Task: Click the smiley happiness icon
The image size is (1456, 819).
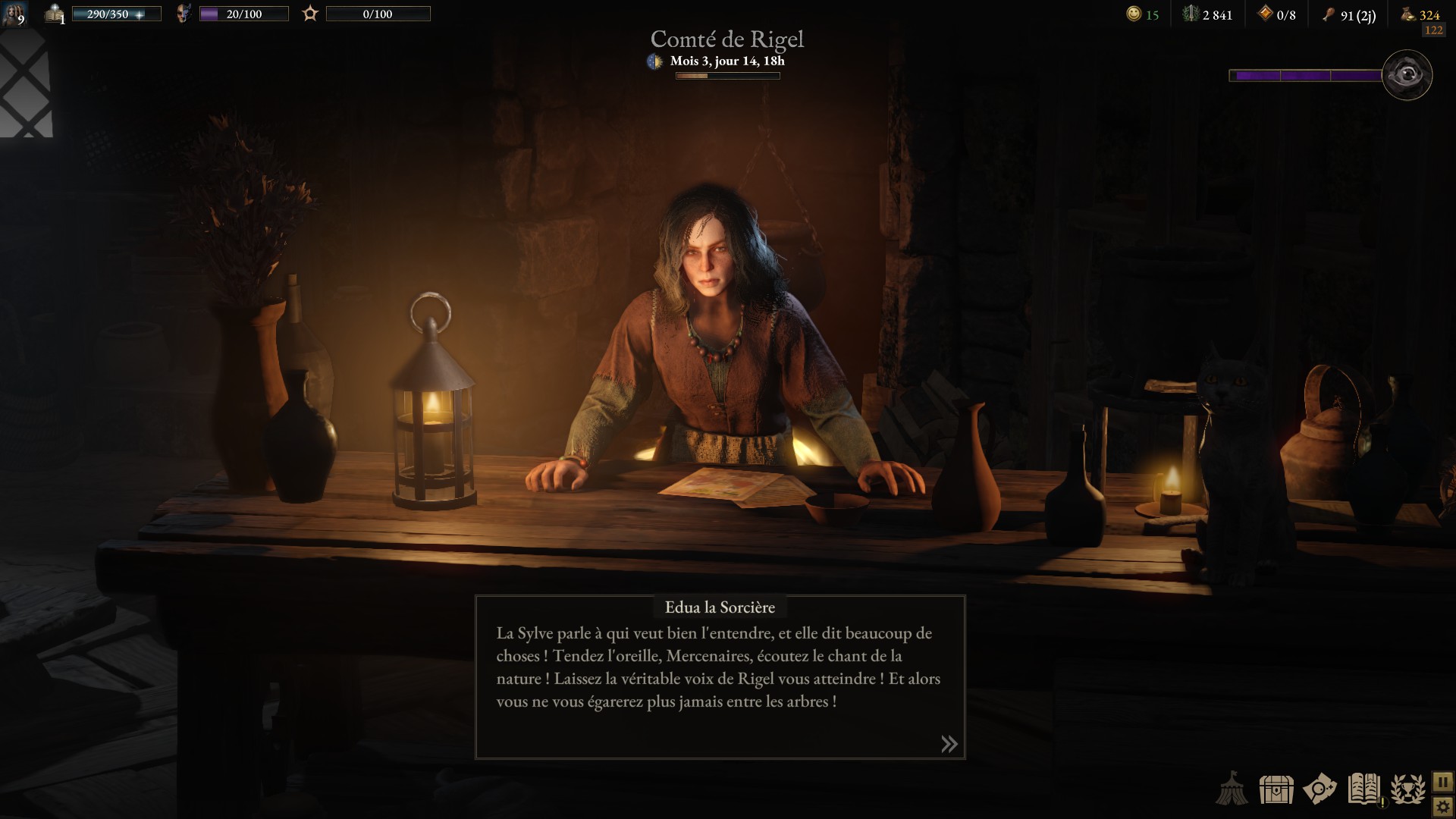Action: pos(1134,14)
